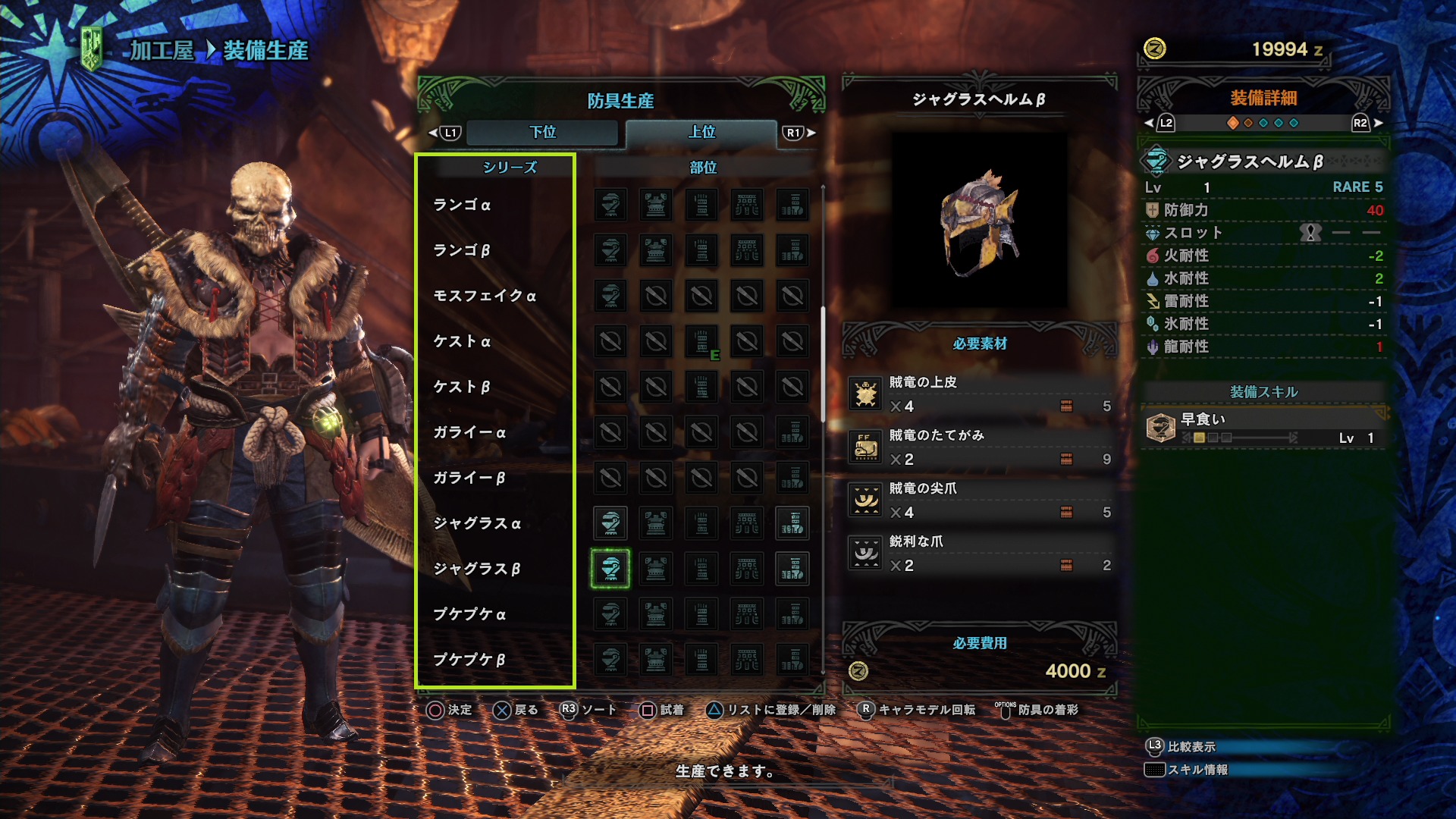Select the highlighted ジャグラスβ helm icon
The width and height of the screenshot is (1456, 819).
click(610, 569)
